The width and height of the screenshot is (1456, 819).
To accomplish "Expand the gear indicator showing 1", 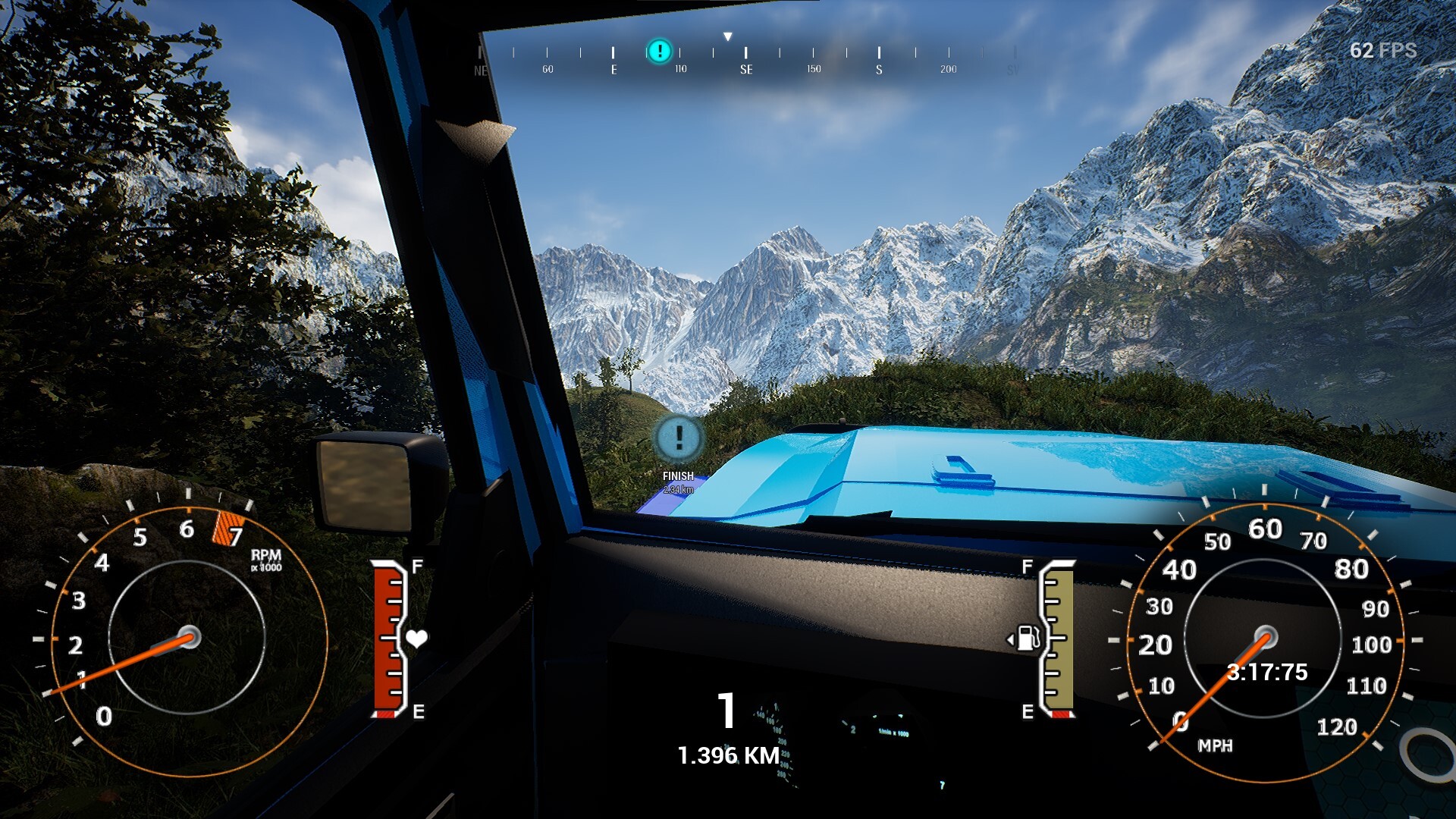I will (x=726, y=711).
